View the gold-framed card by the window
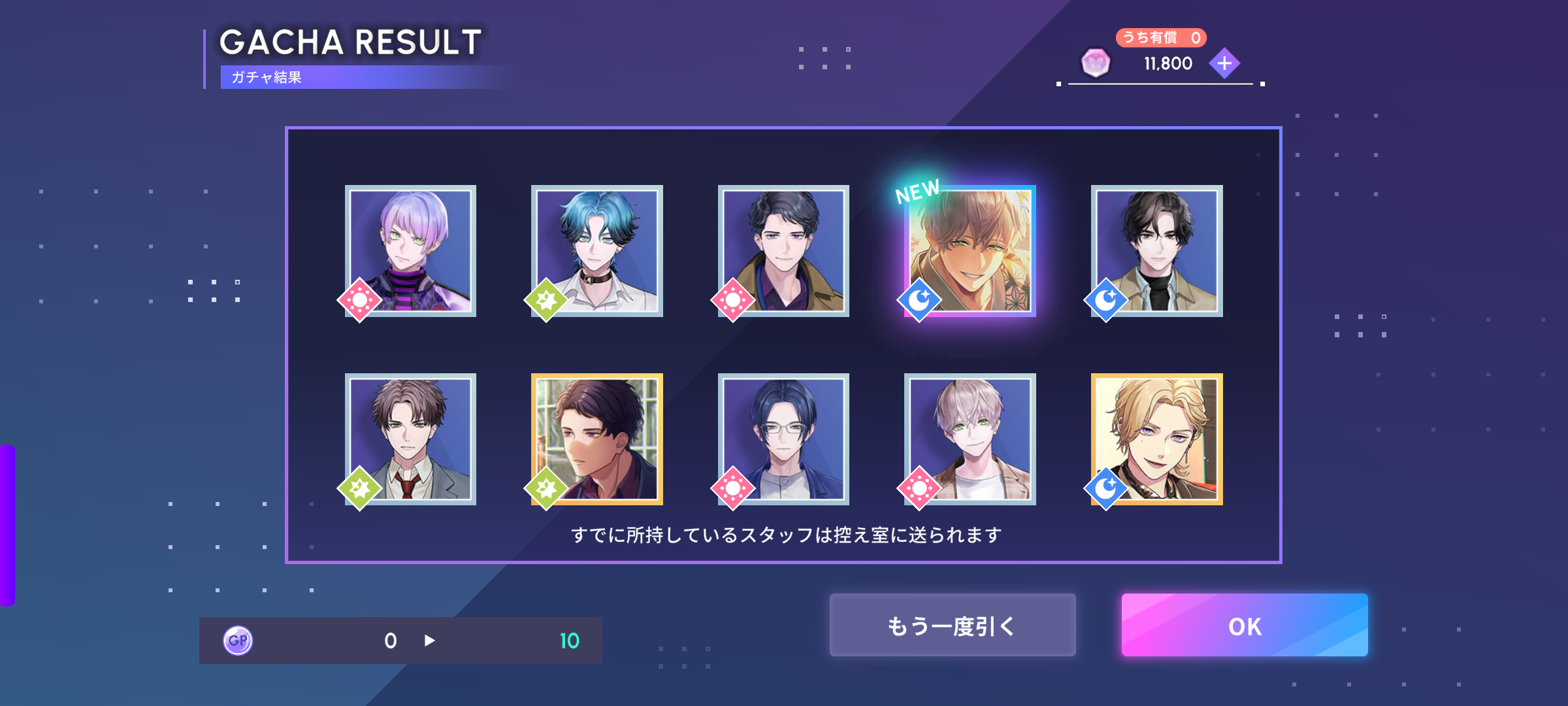 (x=597, y=439)
